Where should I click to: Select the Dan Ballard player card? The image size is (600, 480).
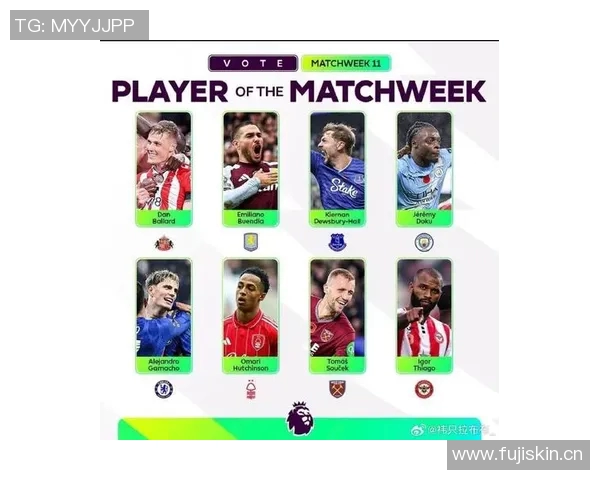pos(162,168)
